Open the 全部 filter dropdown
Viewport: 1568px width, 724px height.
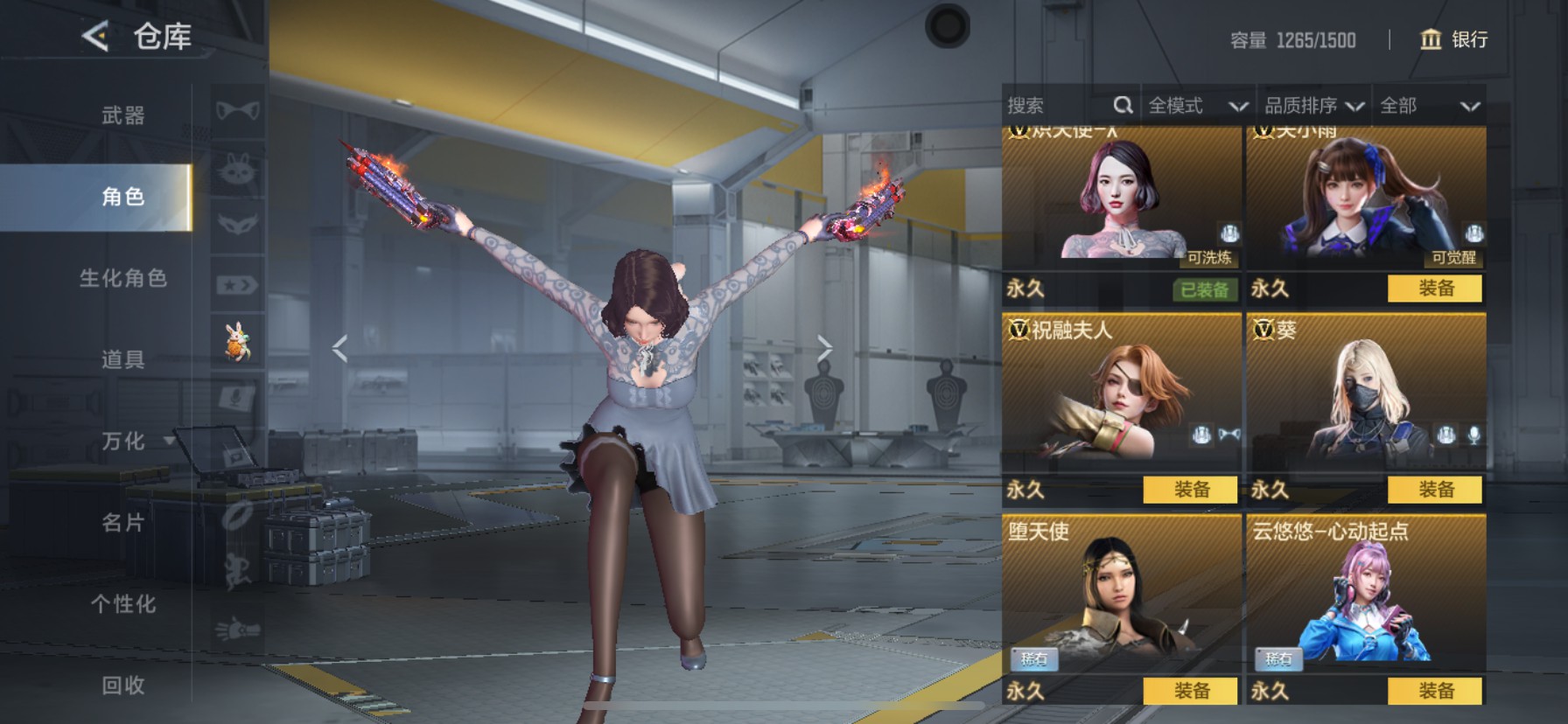(x=1429, y=106)
